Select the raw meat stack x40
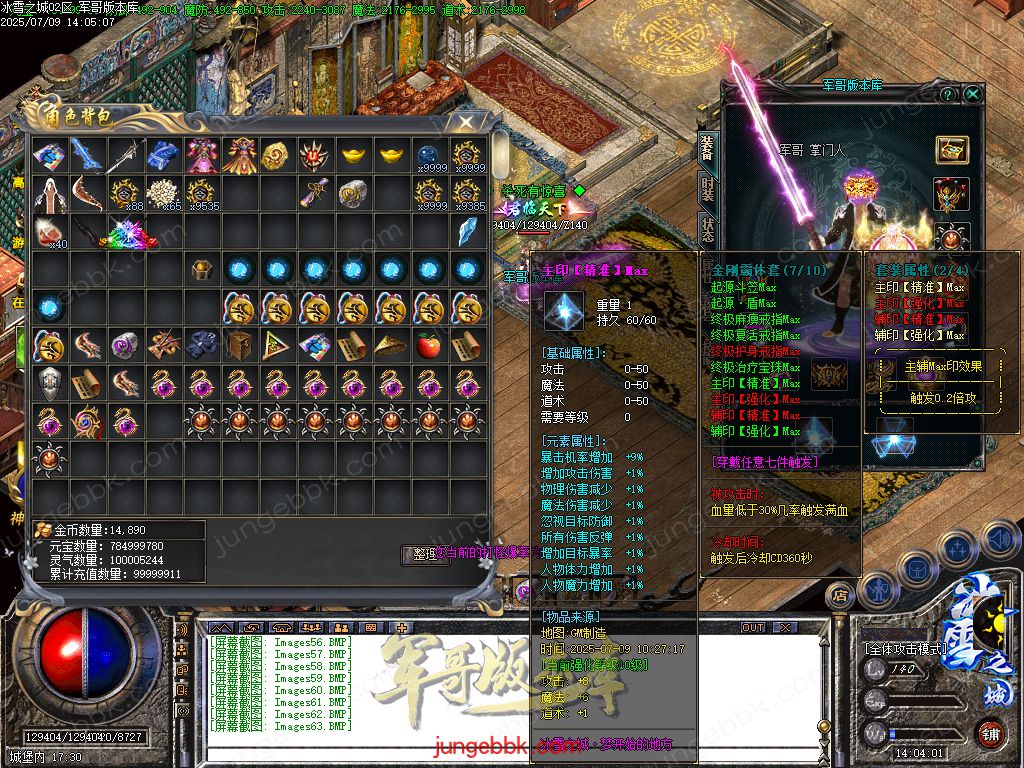This screenshot has height=768, width=1024. (x=49, y=233)
